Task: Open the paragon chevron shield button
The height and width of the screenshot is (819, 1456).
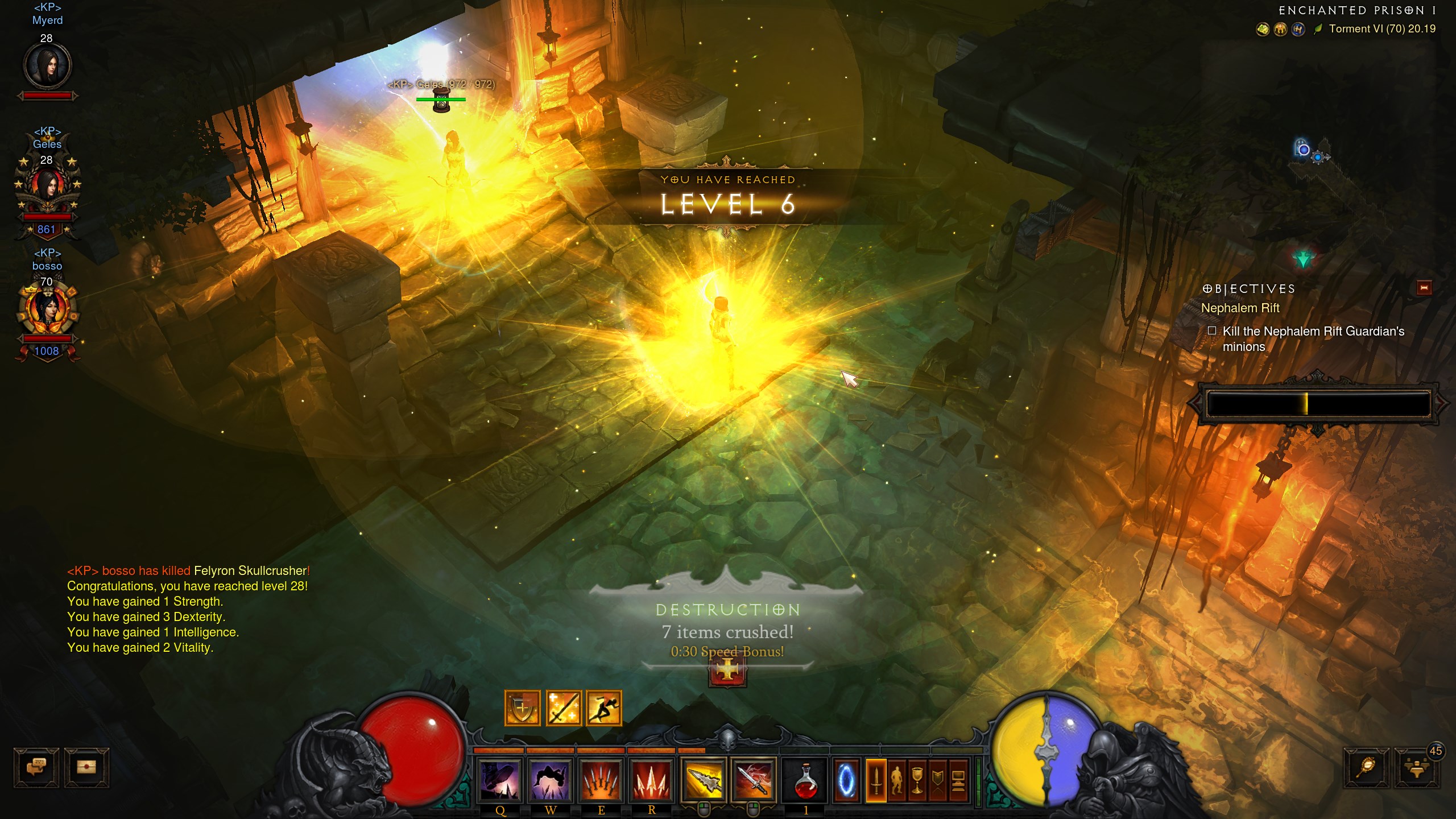Action: (x=937, y=780)
